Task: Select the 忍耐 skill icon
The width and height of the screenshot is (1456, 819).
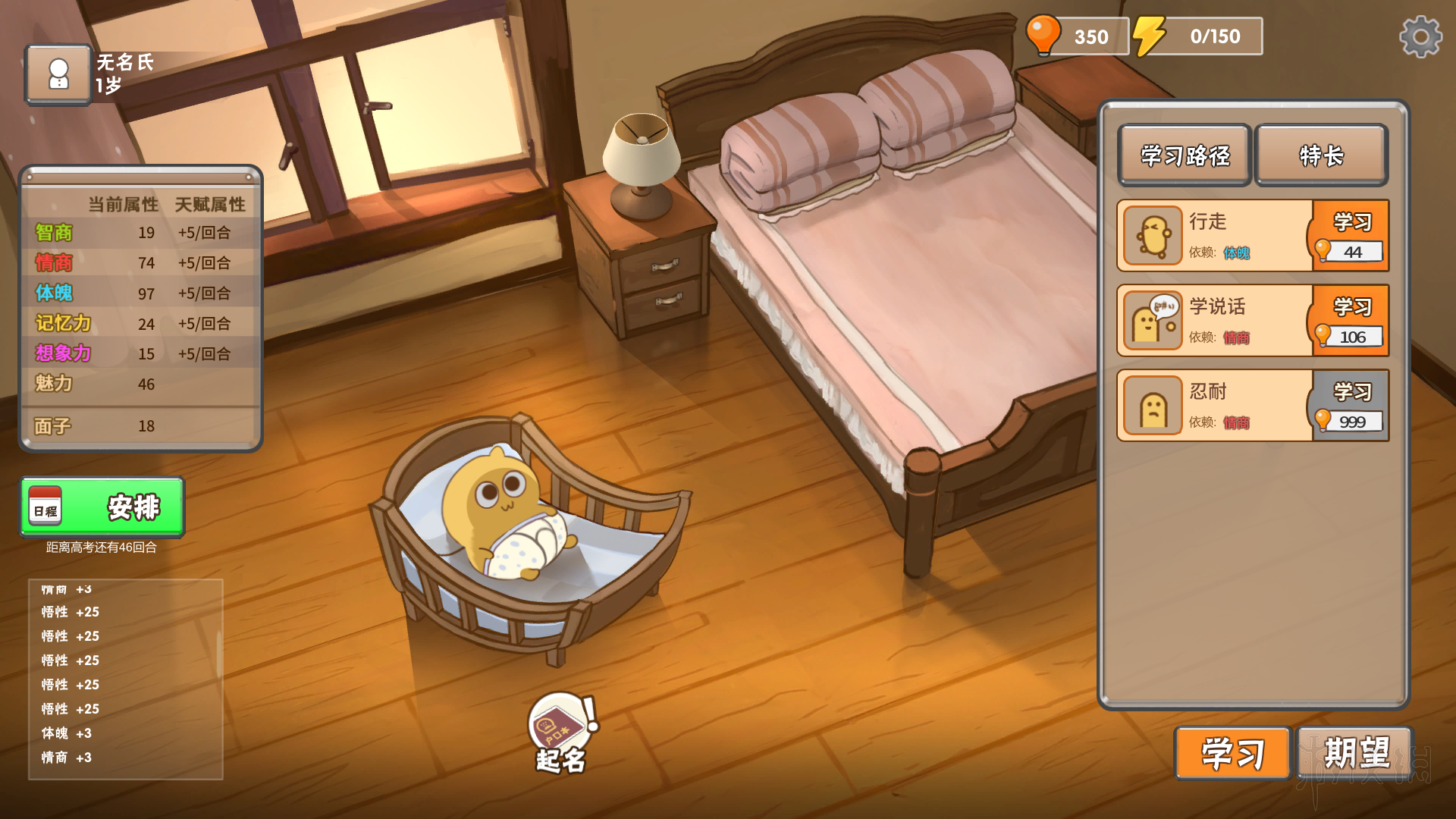Action: click(1153, 406)
